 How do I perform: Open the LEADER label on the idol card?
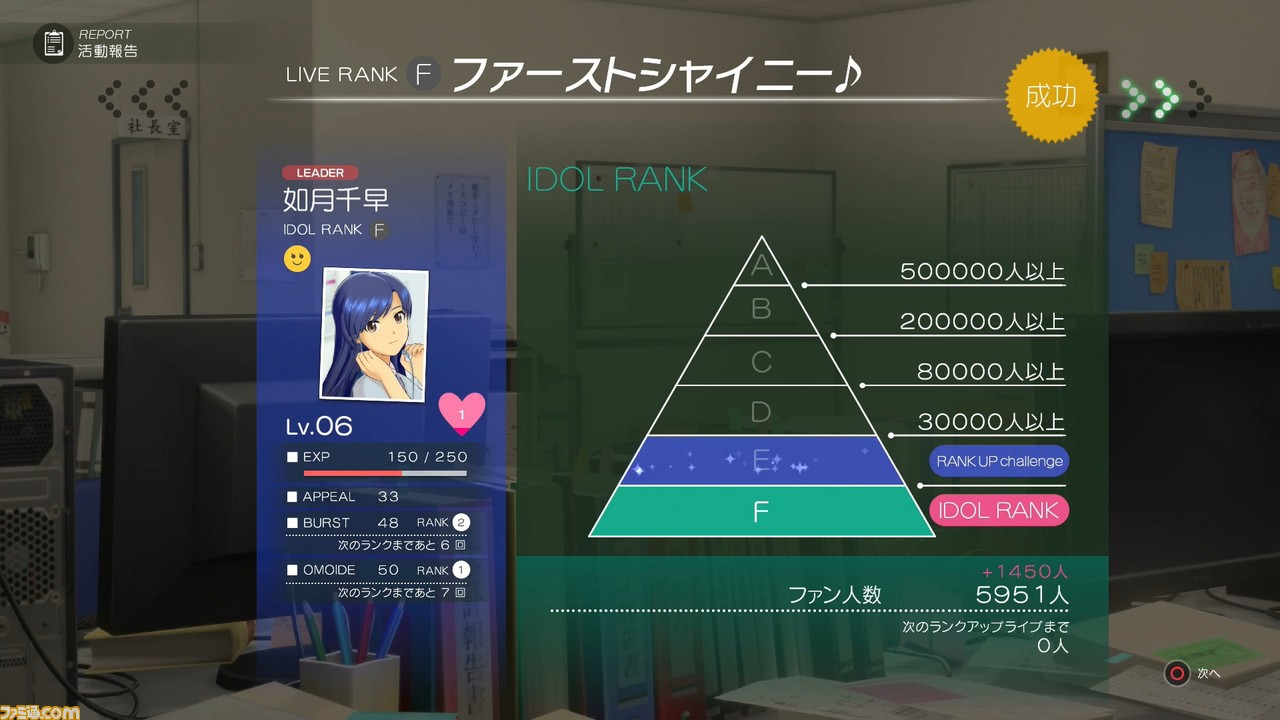319,172
